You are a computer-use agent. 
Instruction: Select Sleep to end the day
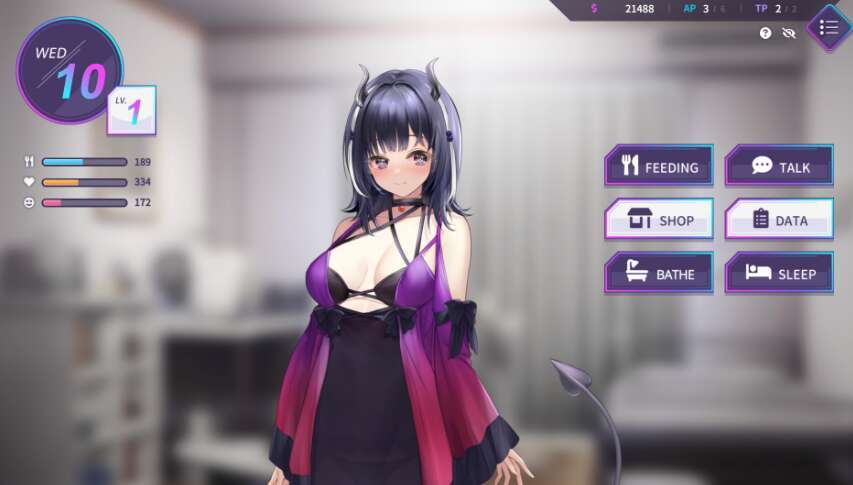click(779, 273)
